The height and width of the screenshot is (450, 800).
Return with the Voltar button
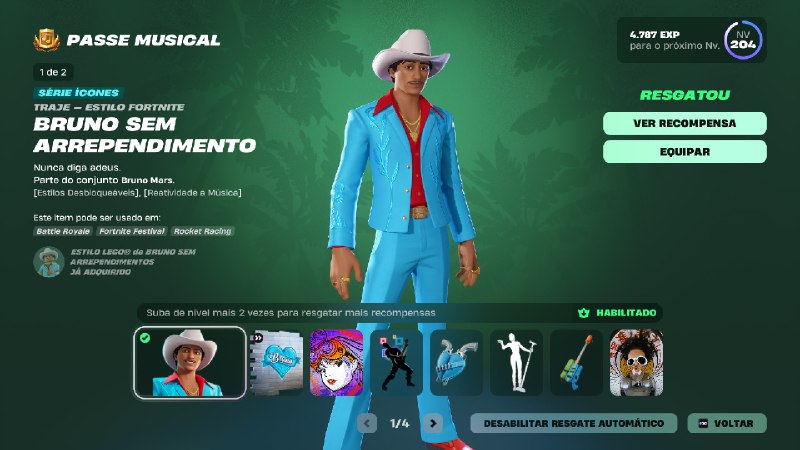pos(727,423)
